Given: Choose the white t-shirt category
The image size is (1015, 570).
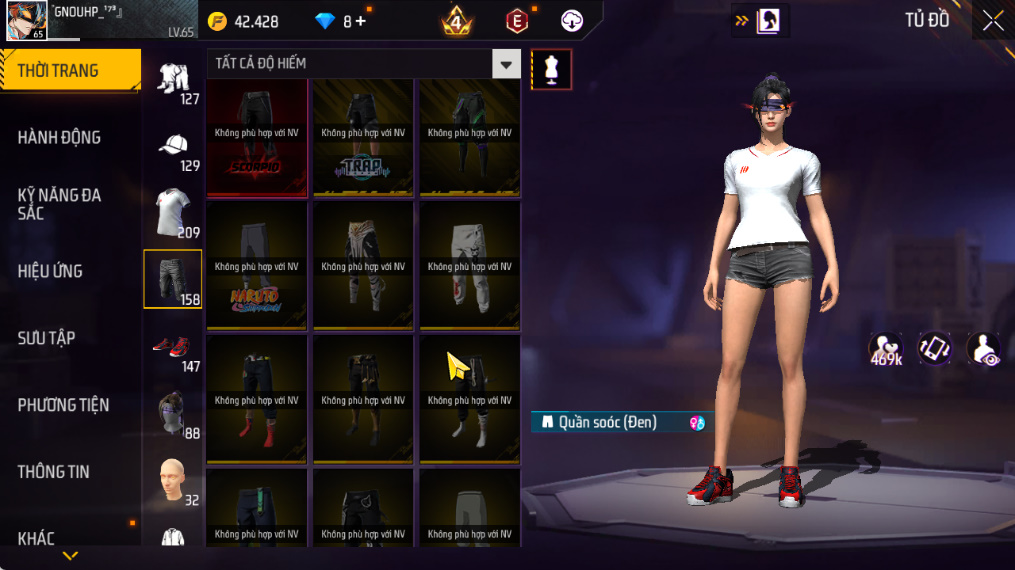Looking at the screenshot, I should point(174,212).
